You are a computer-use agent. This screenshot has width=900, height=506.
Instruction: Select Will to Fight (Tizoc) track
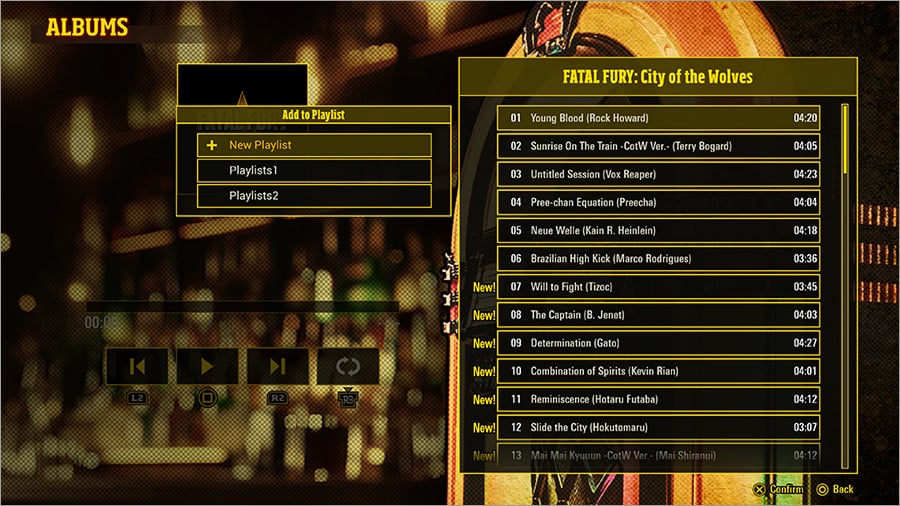pyautogui.click(x=658, y=287)
